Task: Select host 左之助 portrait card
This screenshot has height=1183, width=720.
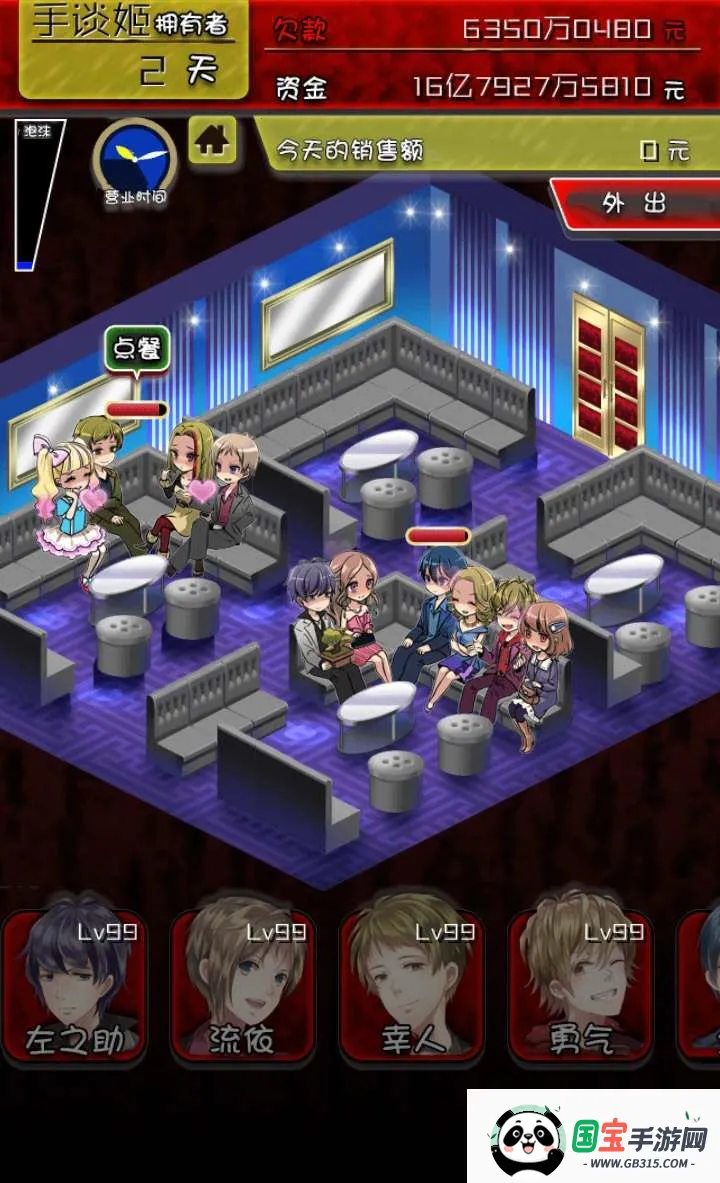Action: click(x=74, y=985)
